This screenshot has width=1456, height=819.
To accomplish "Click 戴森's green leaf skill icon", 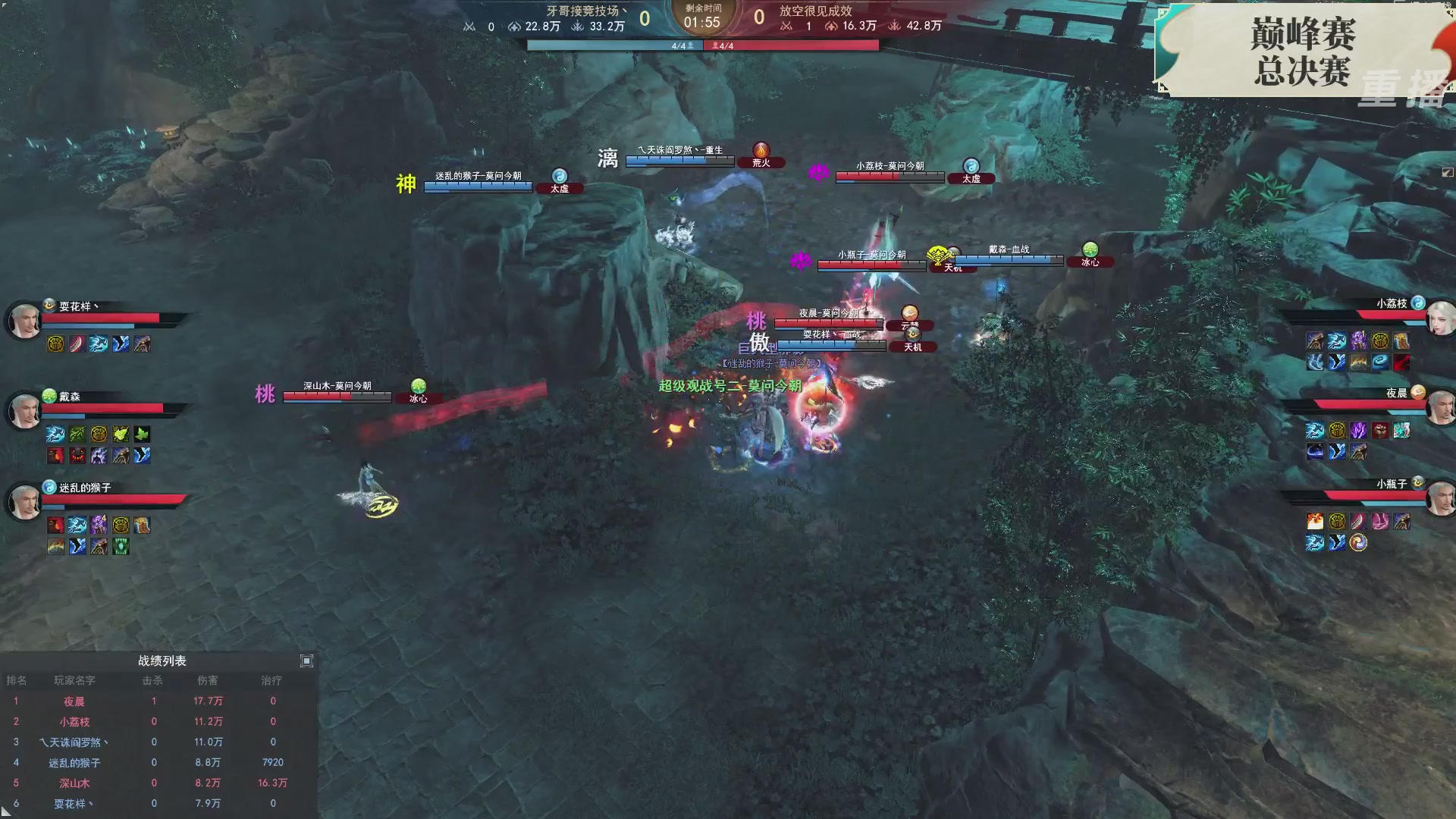I will (x=141, y=433).
